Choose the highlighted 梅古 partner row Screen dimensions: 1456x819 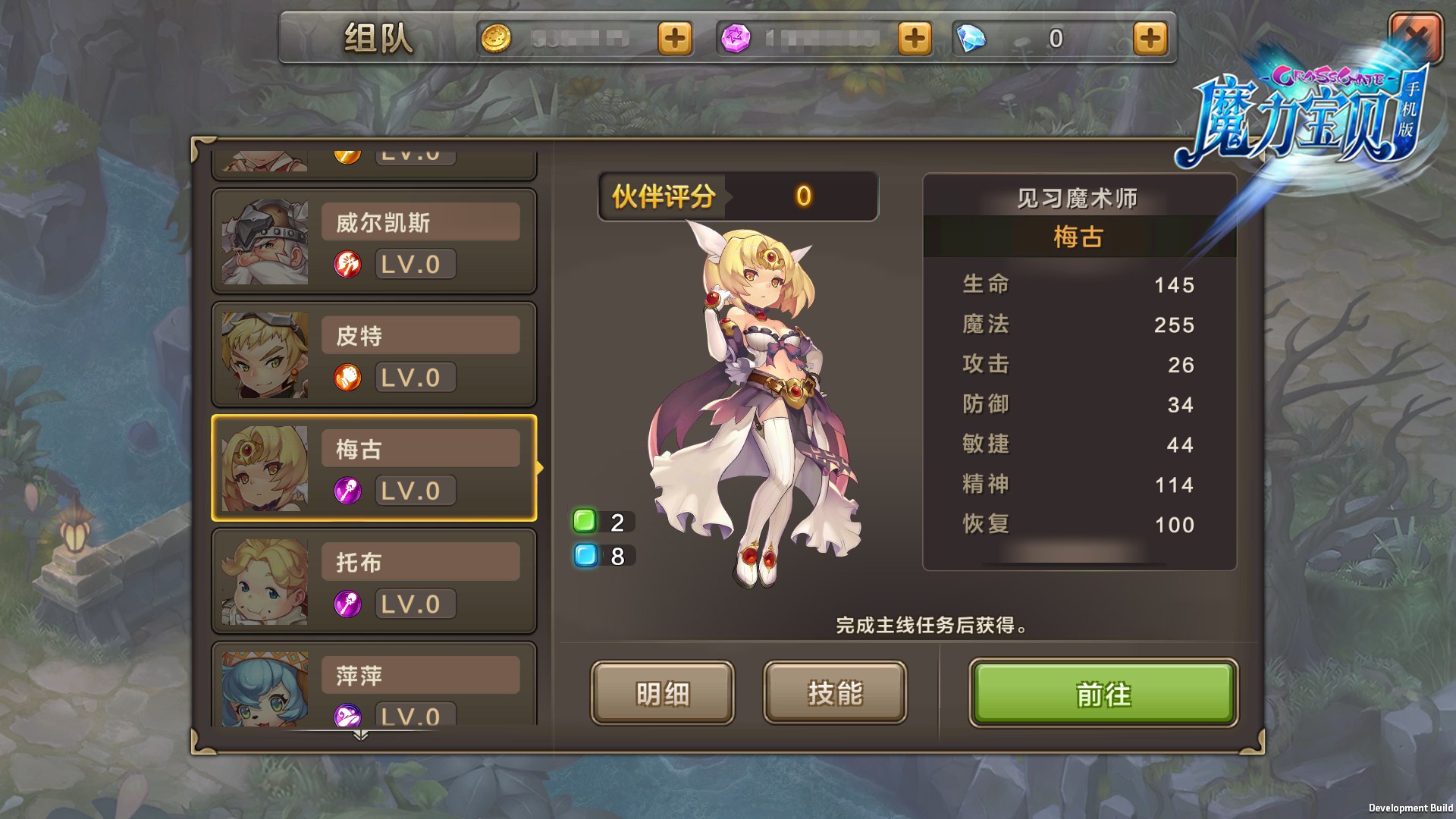point(374,468)
